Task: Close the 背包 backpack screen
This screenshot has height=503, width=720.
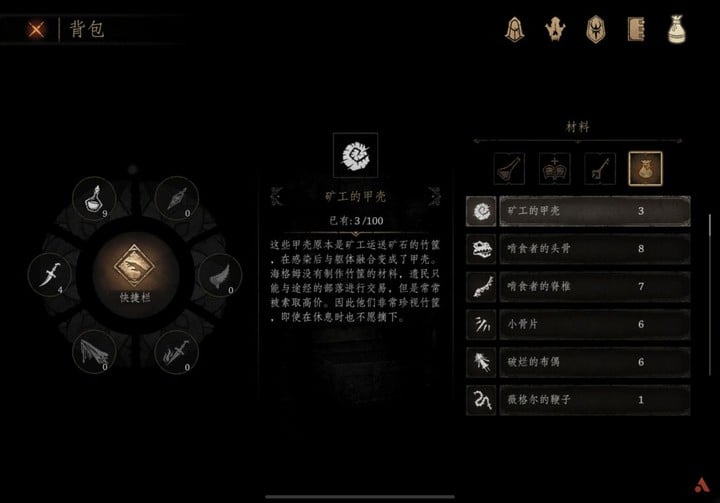Action: pyautogui.click(x=36, y=29)
